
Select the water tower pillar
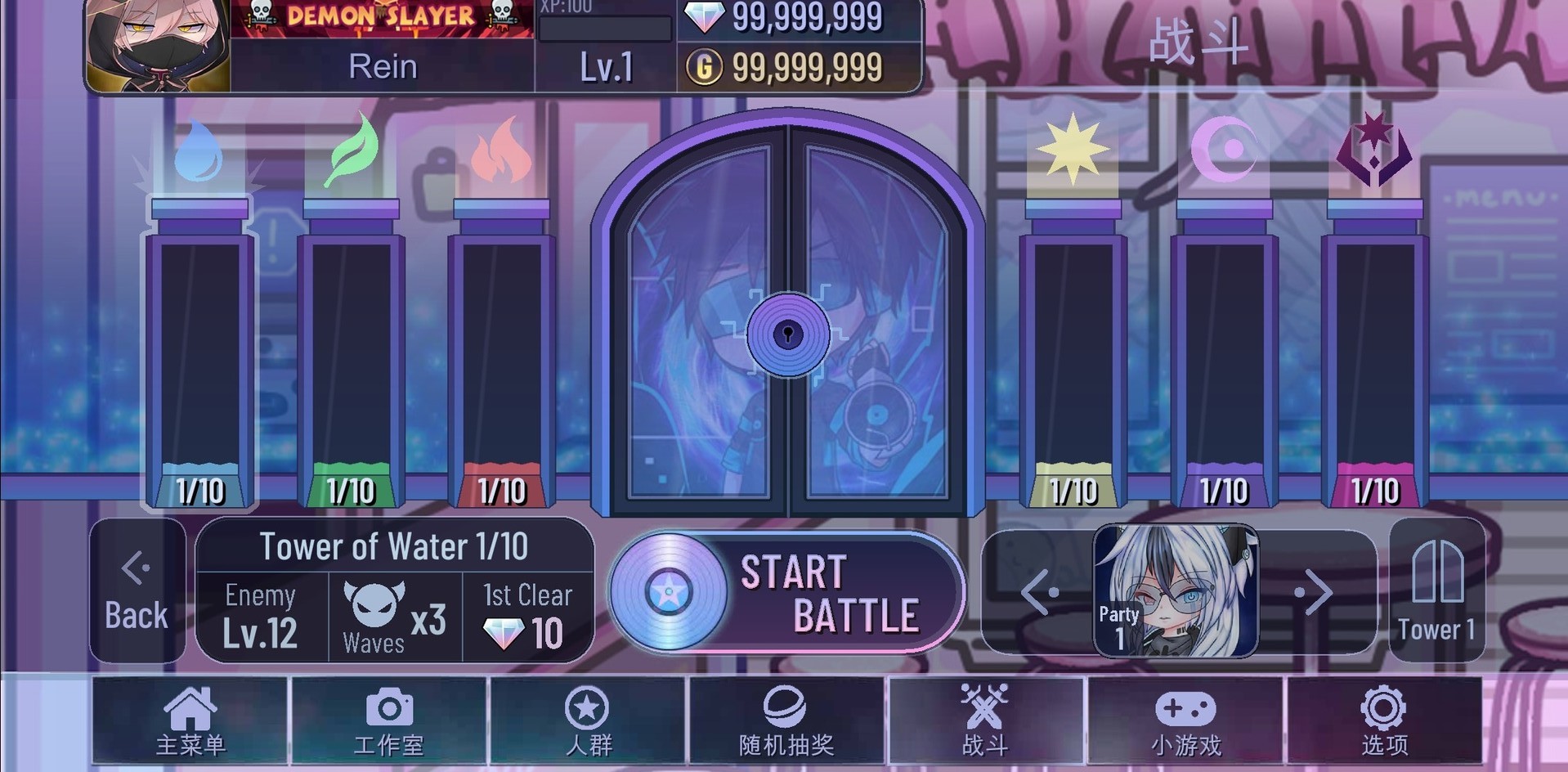[199, 352]
